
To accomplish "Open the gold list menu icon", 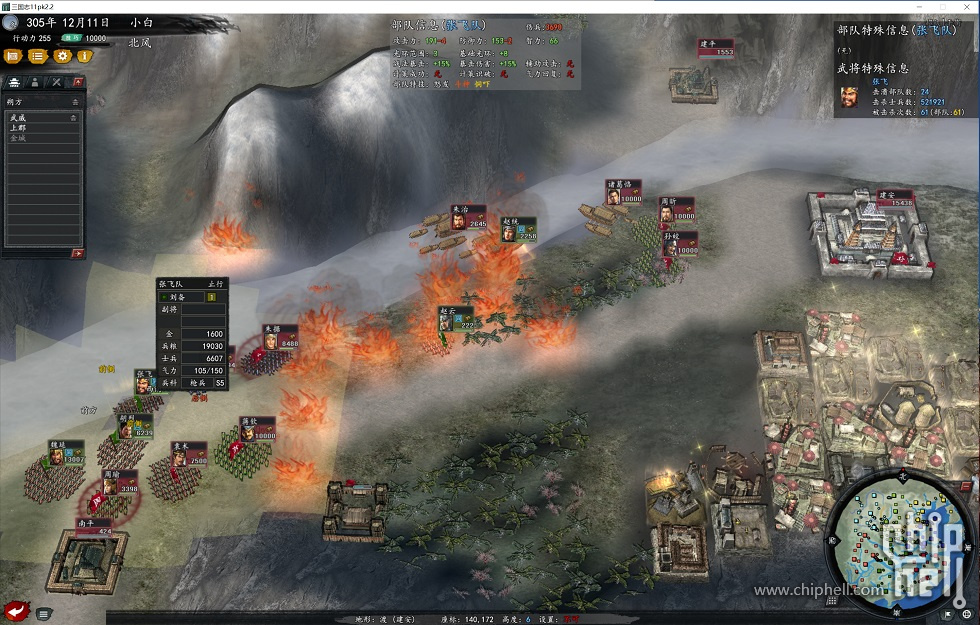I will click(x=38, y=56).
